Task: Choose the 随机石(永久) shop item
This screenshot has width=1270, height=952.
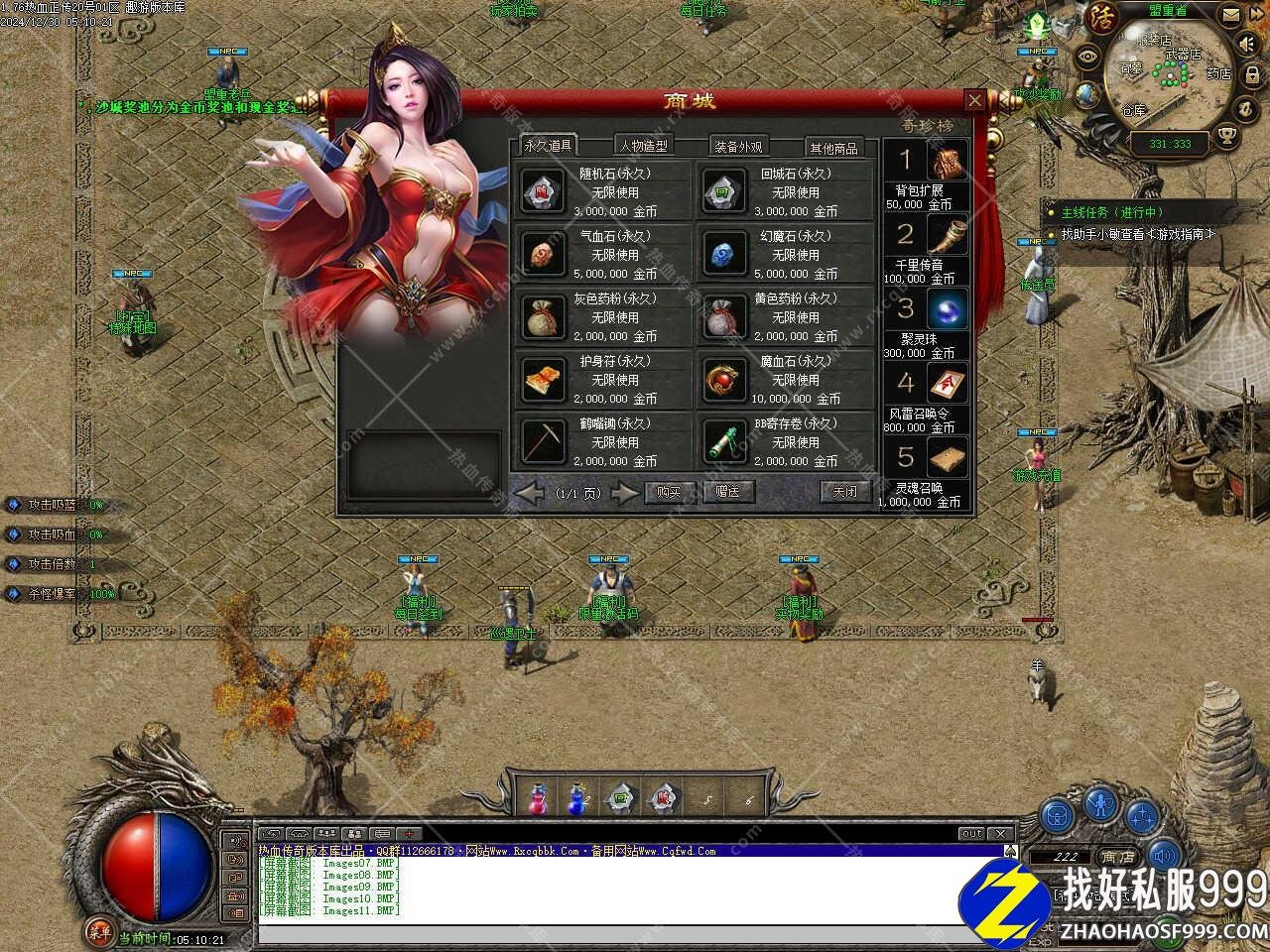Action: click(601, 191)
